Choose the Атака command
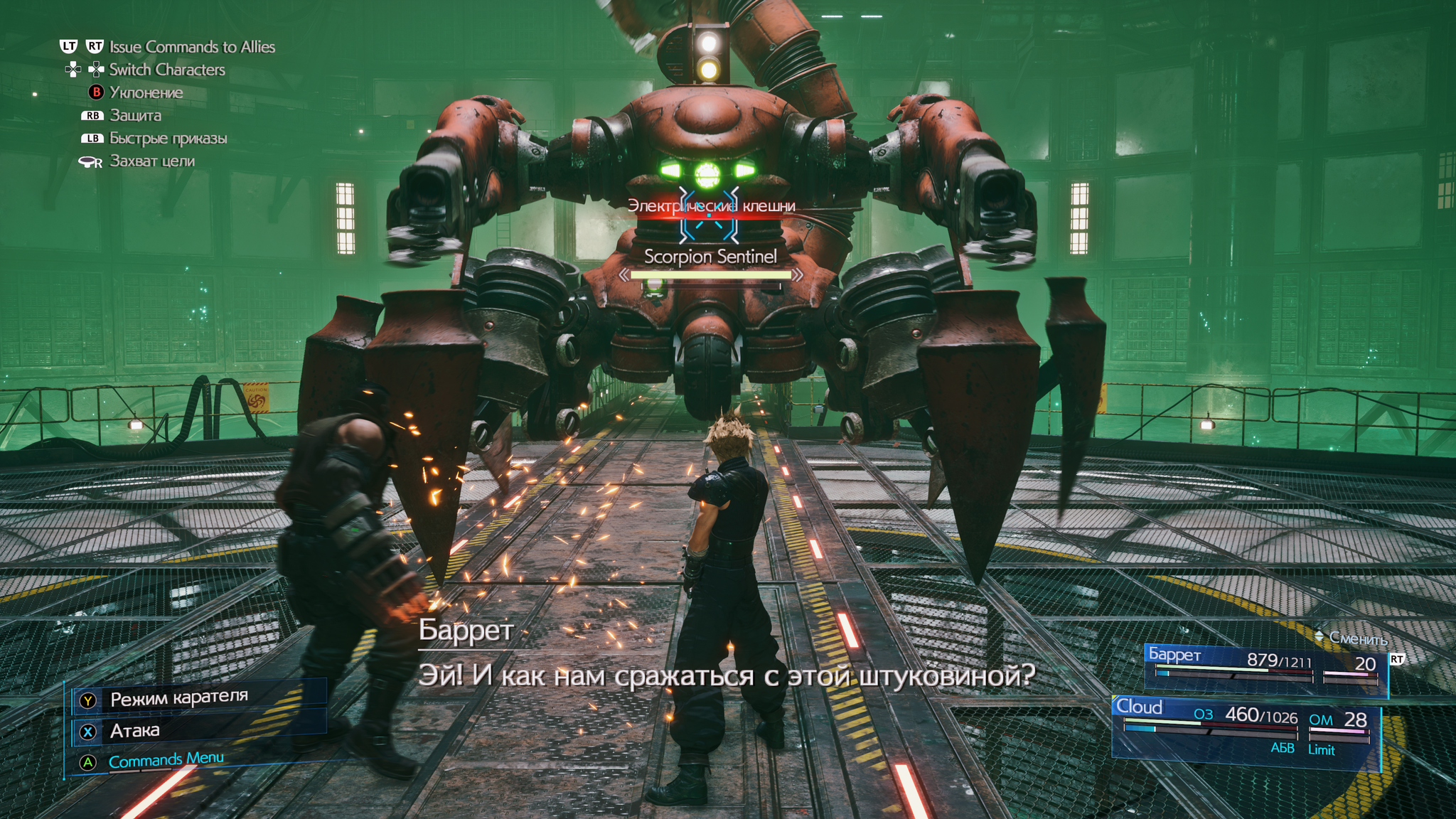1456x819 pixels. click(135, 731)
